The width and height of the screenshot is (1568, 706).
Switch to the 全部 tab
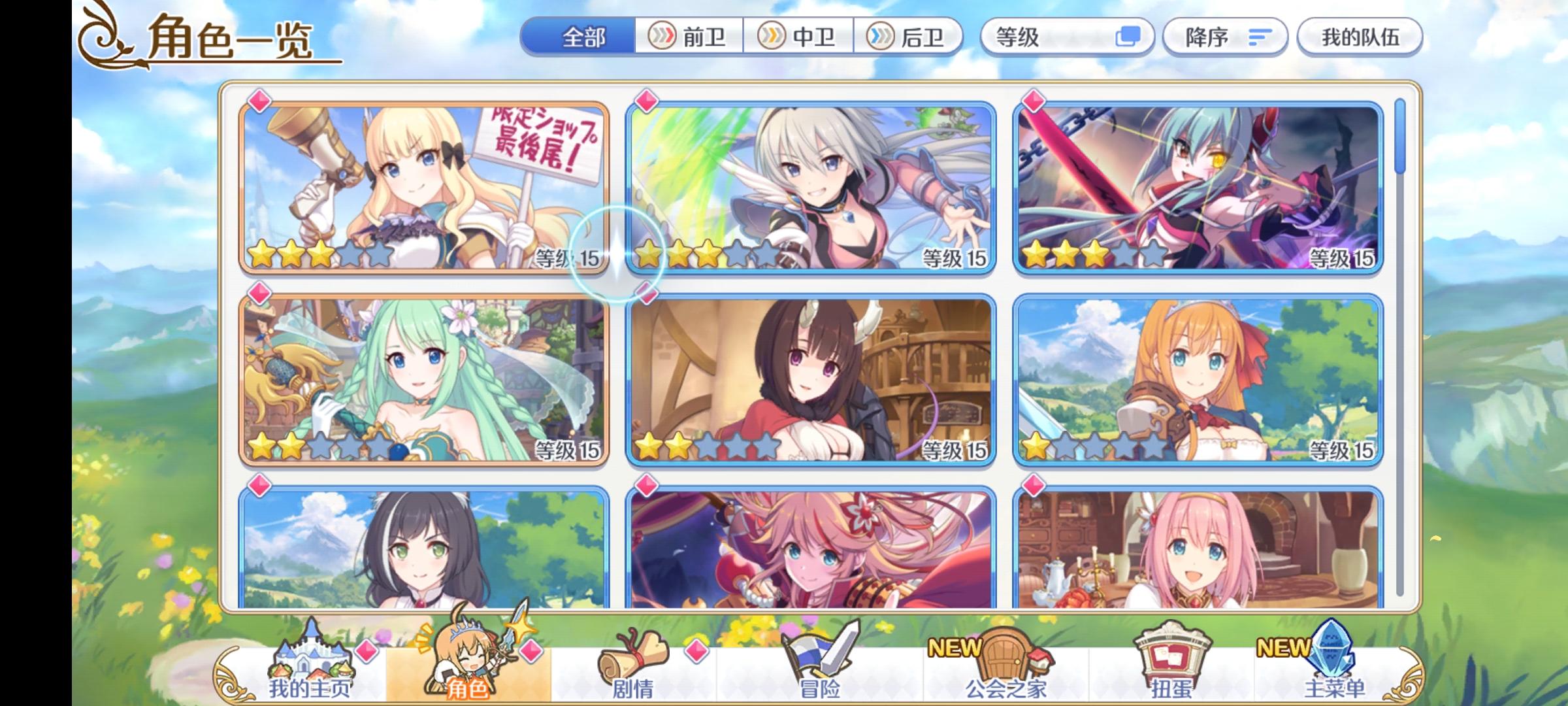coord(581,37)
